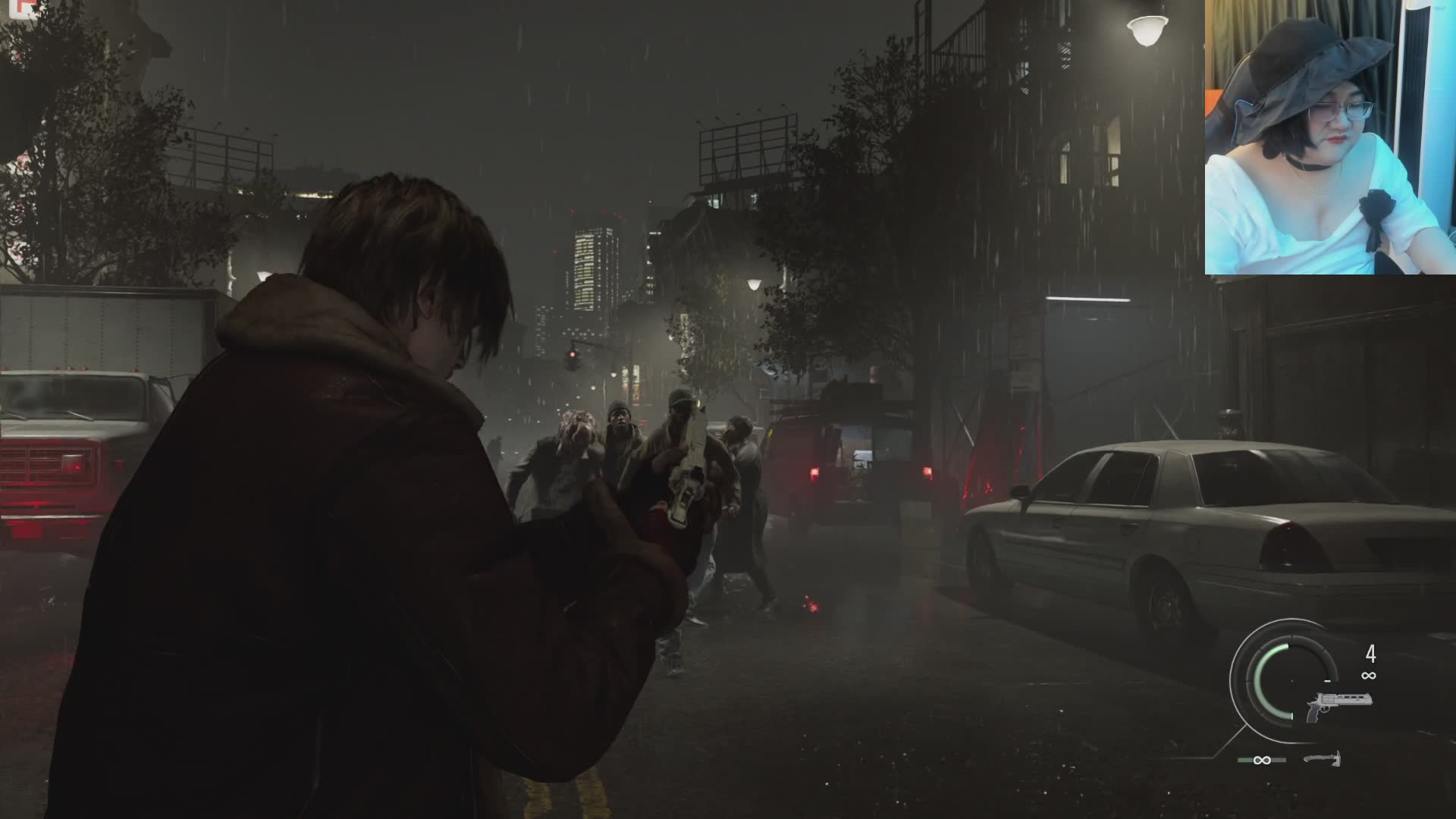Click the streamer webcam overlay
1456x819 pixels.
pyautogui.click(x=1330, y=137)
